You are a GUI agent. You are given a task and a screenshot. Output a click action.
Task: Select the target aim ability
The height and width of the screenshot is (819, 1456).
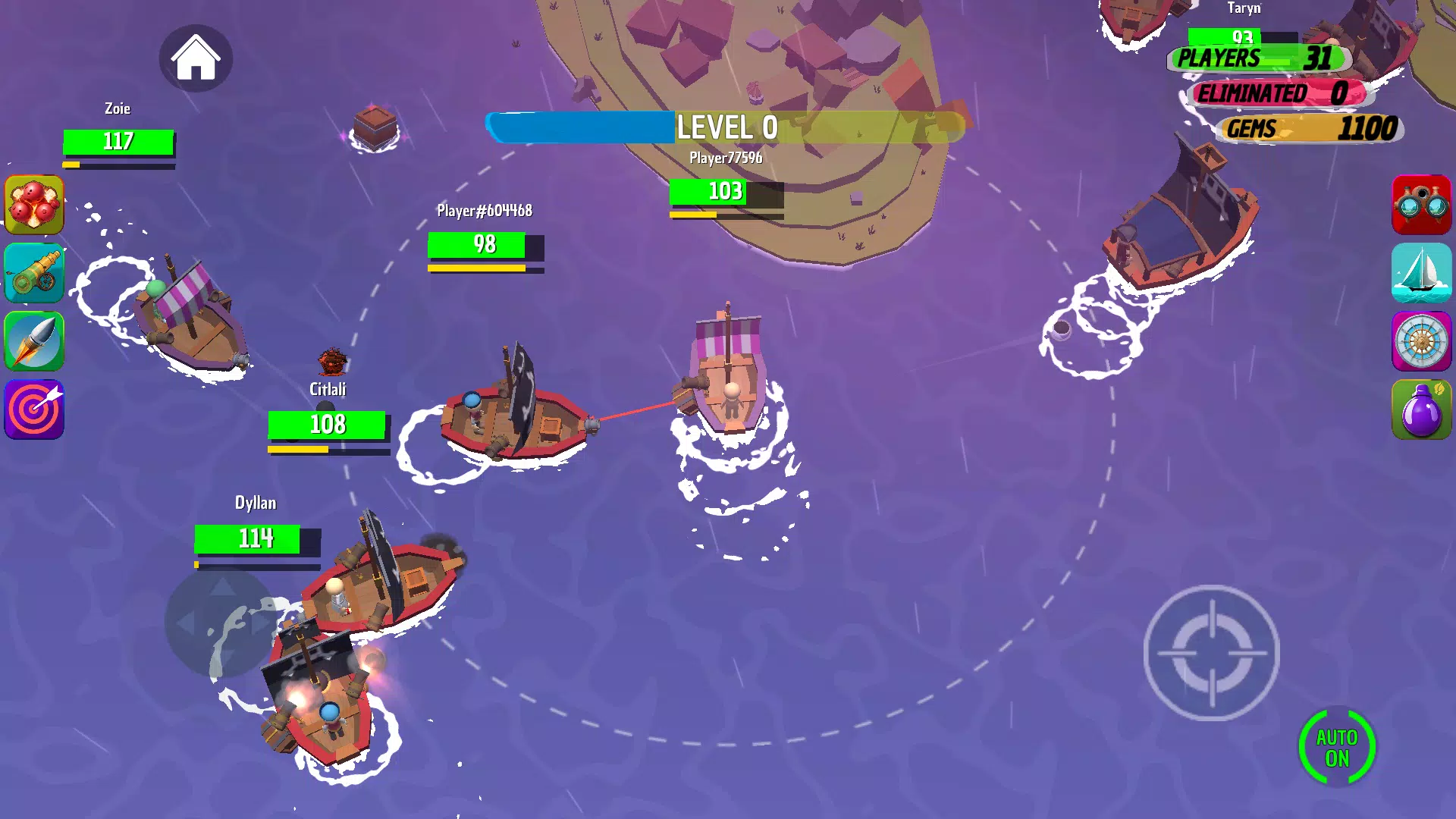[34, 409]
